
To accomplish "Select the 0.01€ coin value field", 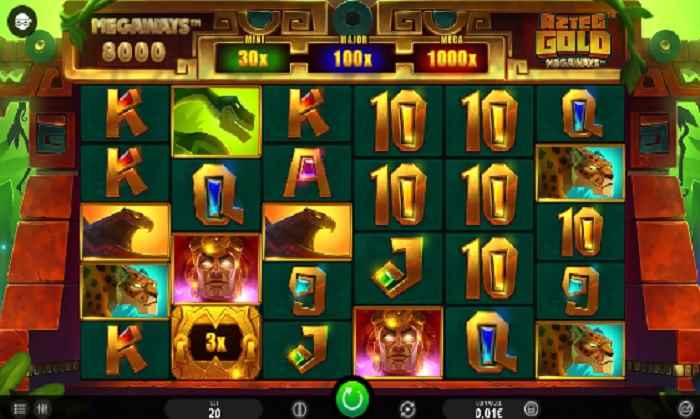I will 487,409.
